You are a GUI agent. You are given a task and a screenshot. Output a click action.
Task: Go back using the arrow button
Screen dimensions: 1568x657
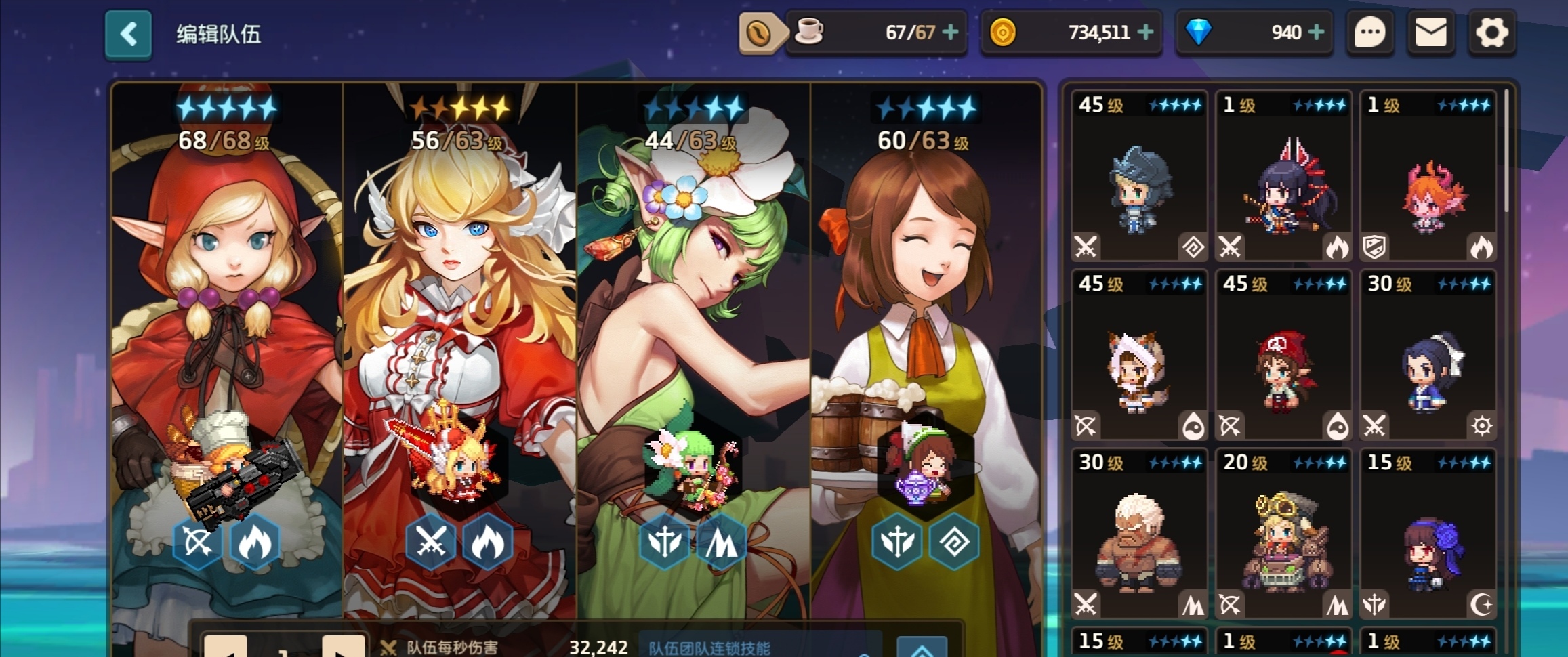128,34
